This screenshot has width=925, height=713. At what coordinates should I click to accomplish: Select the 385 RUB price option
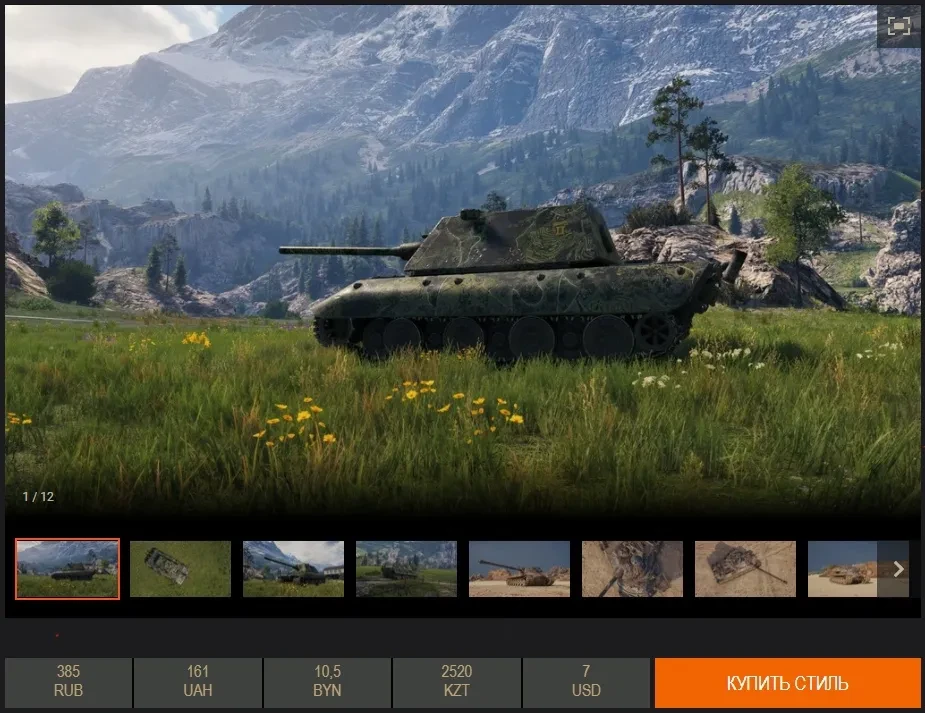click(x=68, y=682)
